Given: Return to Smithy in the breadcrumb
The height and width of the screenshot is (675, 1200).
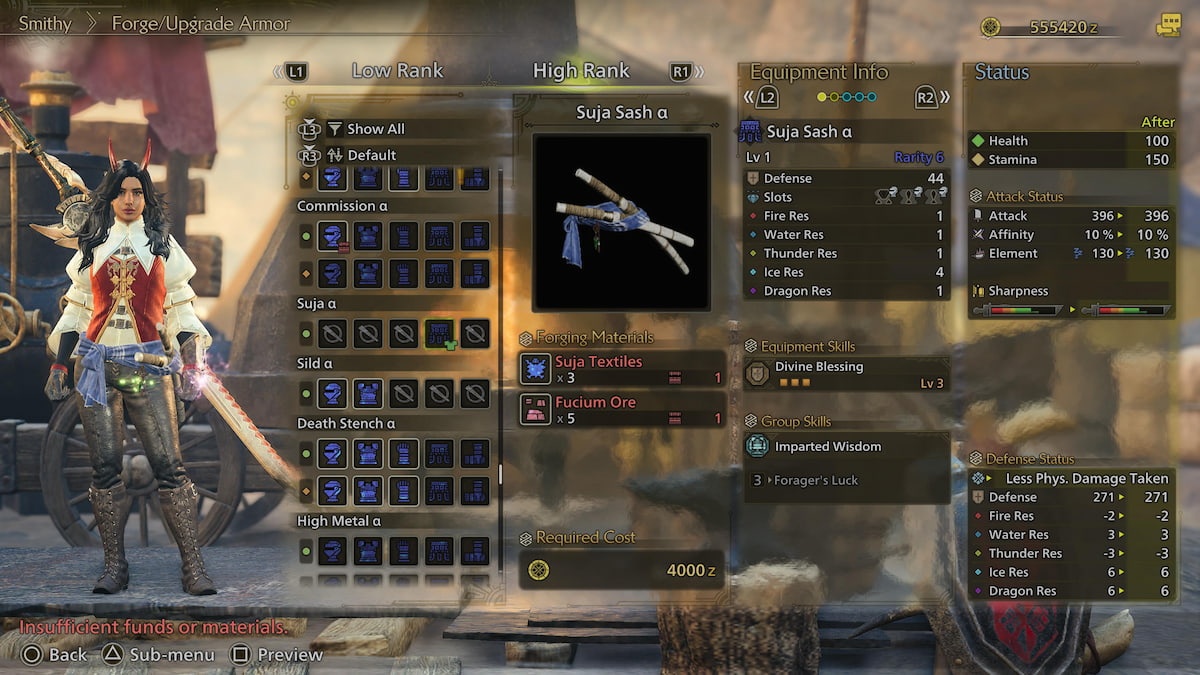Looking at the screenshot, I should pyautogui.click(x=44, y=23).
